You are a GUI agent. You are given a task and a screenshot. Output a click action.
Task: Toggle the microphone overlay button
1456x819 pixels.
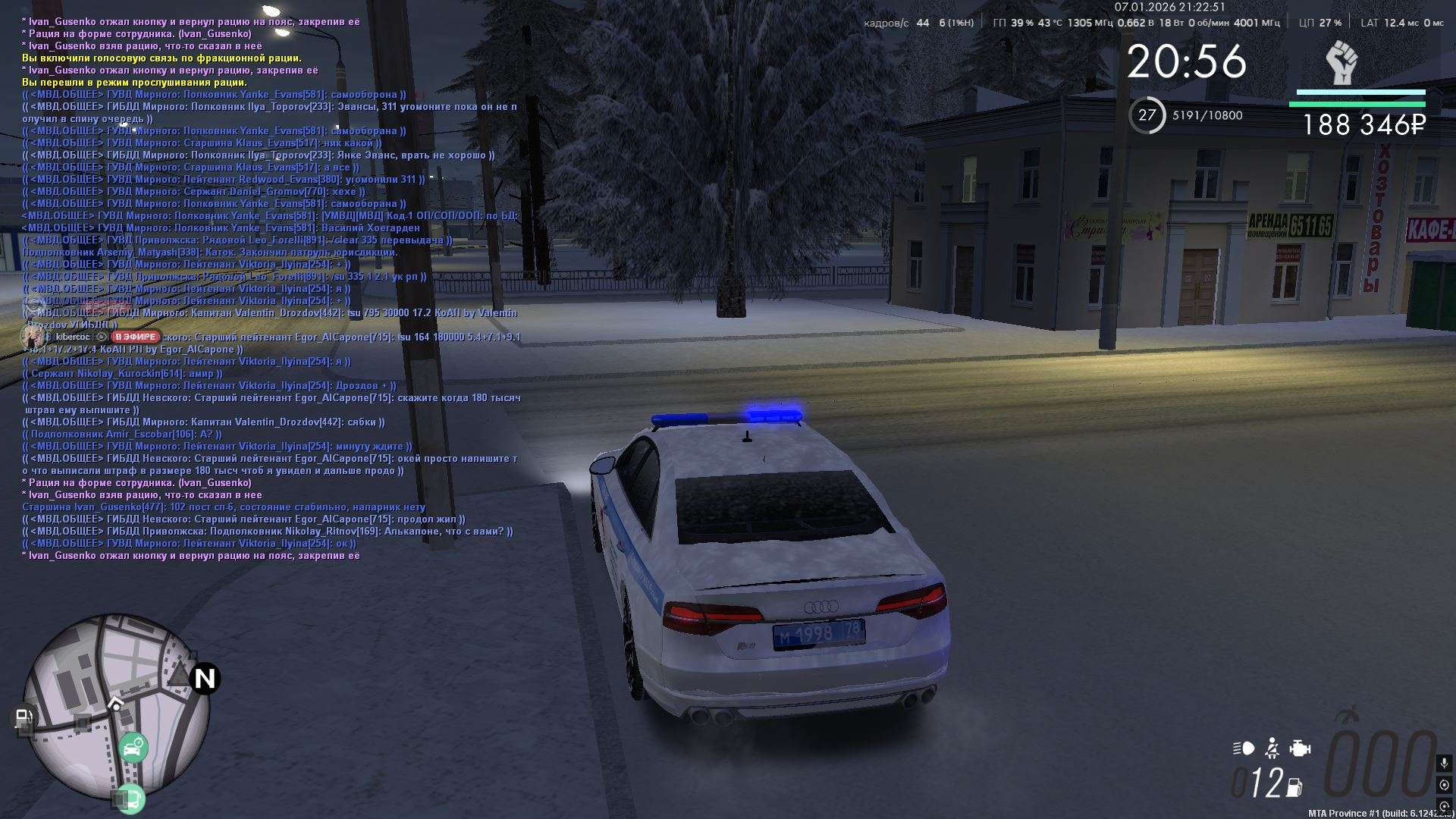point(1444,763)
